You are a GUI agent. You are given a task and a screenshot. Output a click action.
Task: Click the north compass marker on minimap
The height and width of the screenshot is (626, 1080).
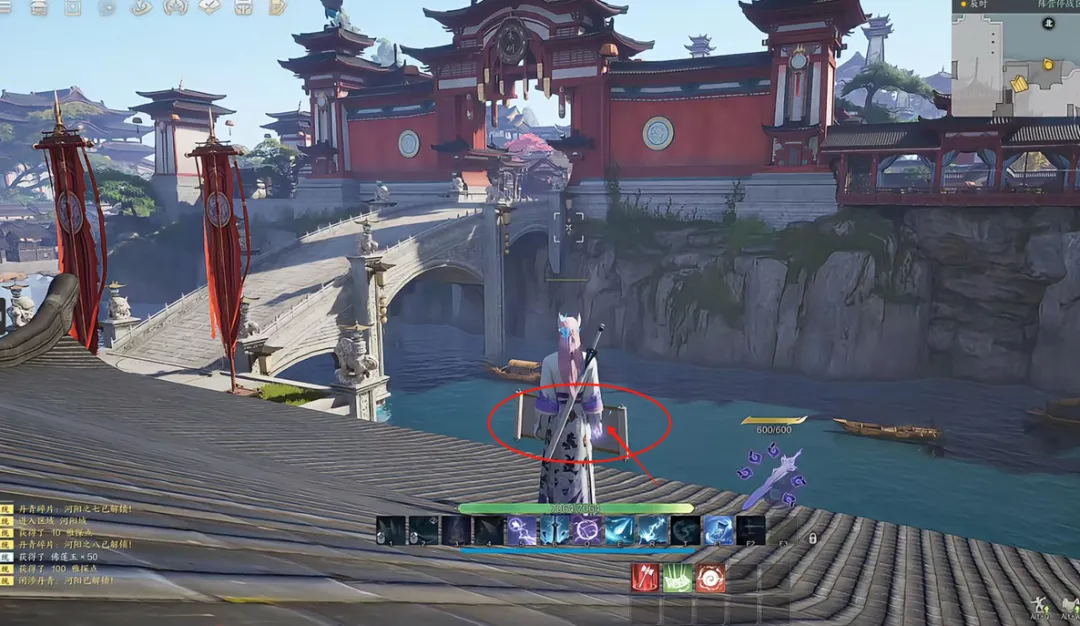(1048, 22)
